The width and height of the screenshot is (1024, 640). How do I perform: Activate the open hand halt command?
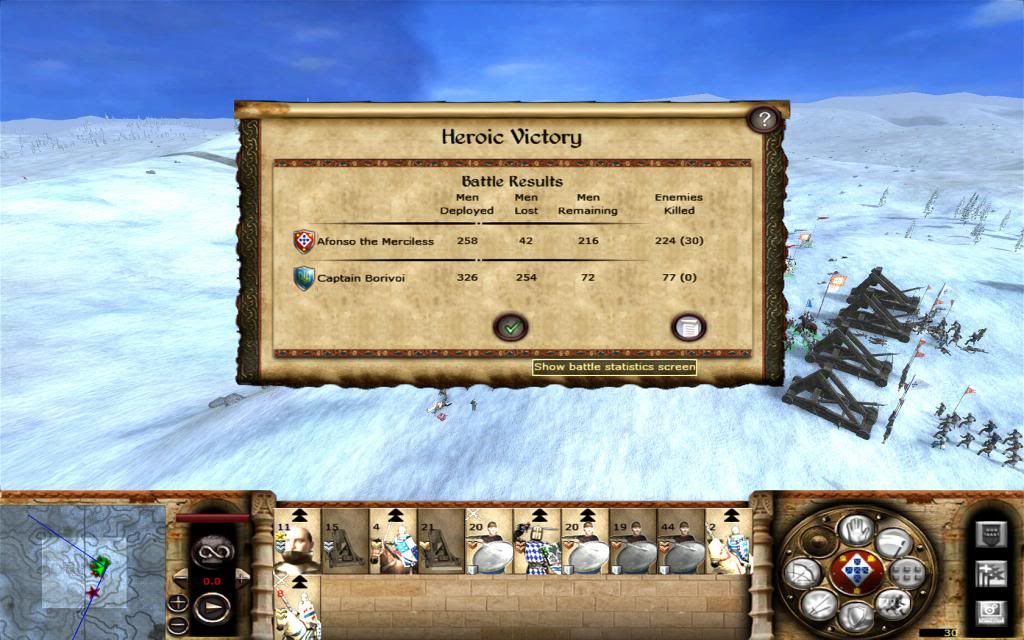856,529
